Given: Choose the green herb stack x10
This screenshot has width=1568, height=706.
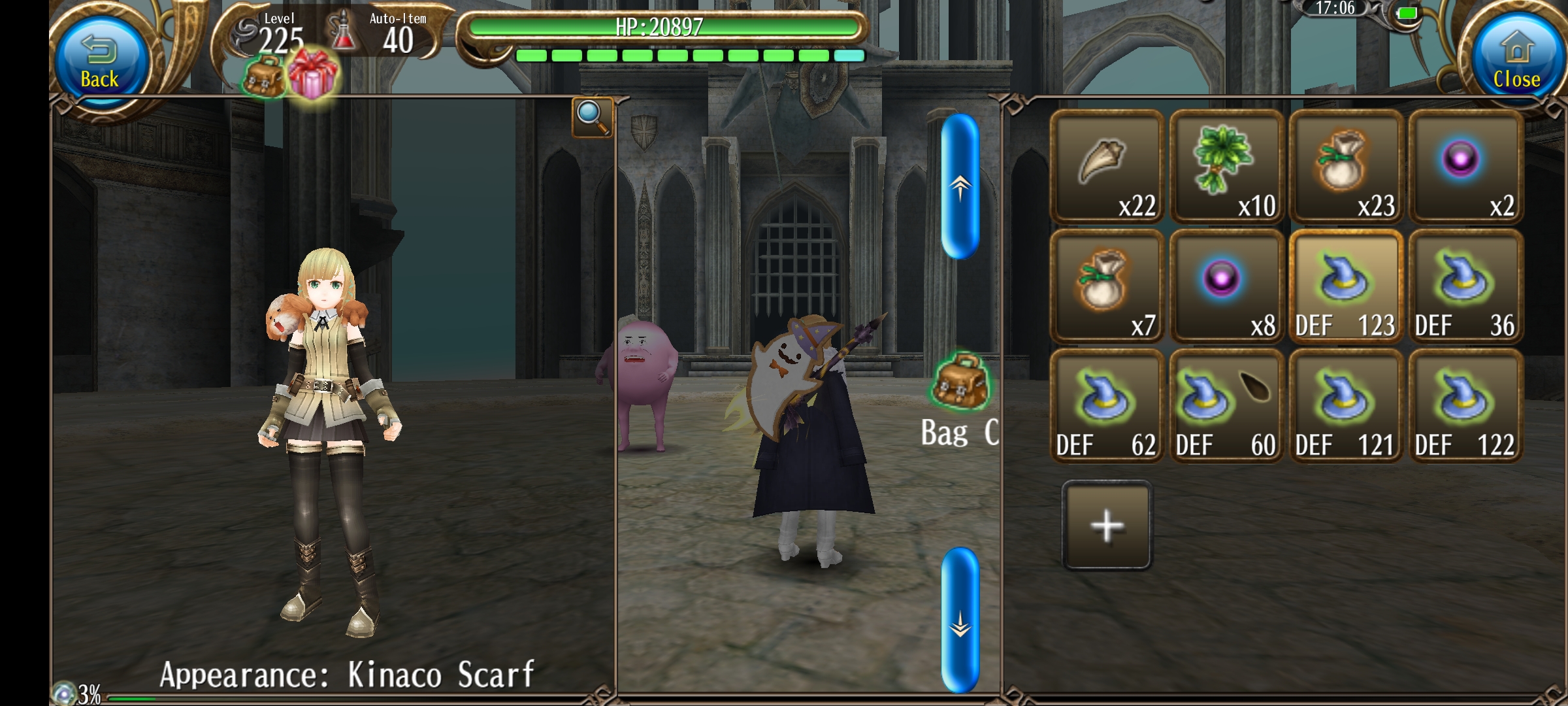Looking at the screenshot, I should coord(1226,167).
